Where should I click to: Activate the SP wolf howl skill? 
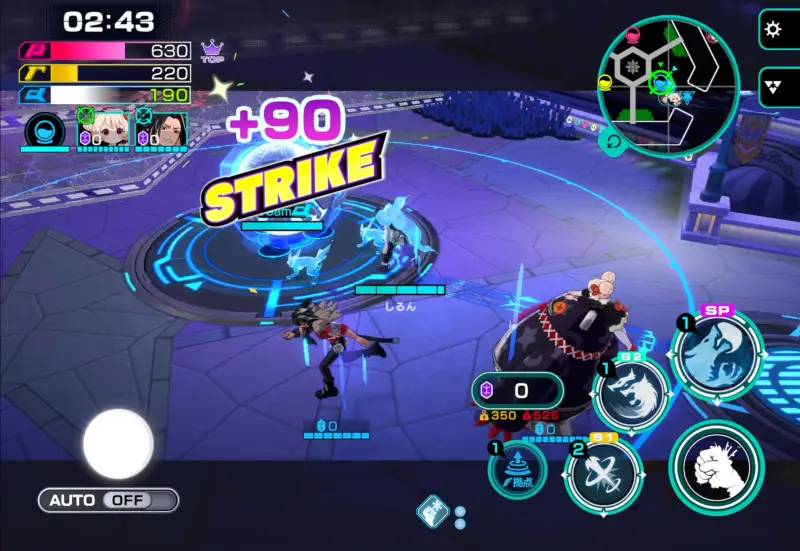click(718, 353)
